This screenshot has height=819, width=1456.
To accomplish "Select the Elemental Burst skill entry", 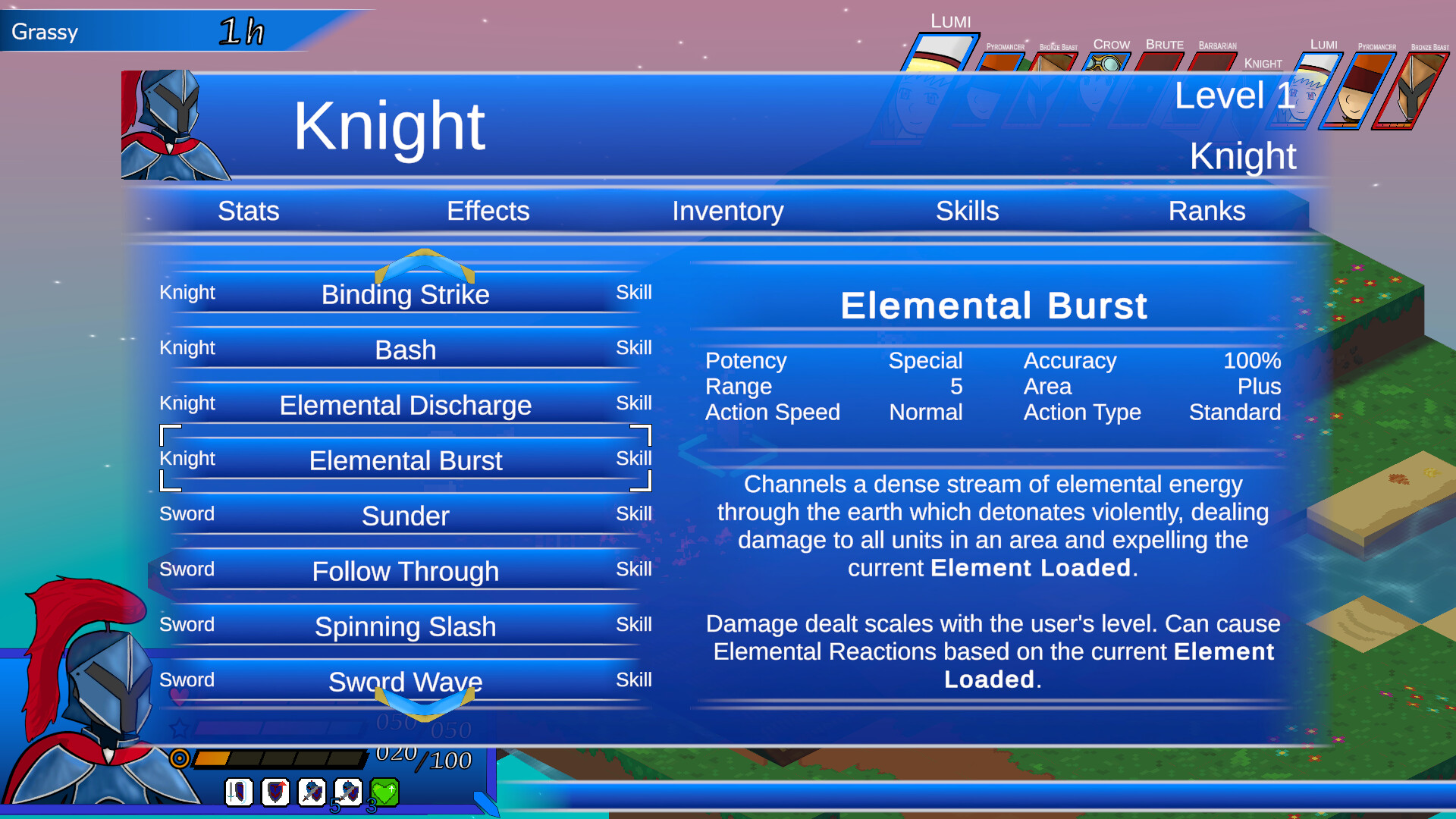I will point(406,460).
